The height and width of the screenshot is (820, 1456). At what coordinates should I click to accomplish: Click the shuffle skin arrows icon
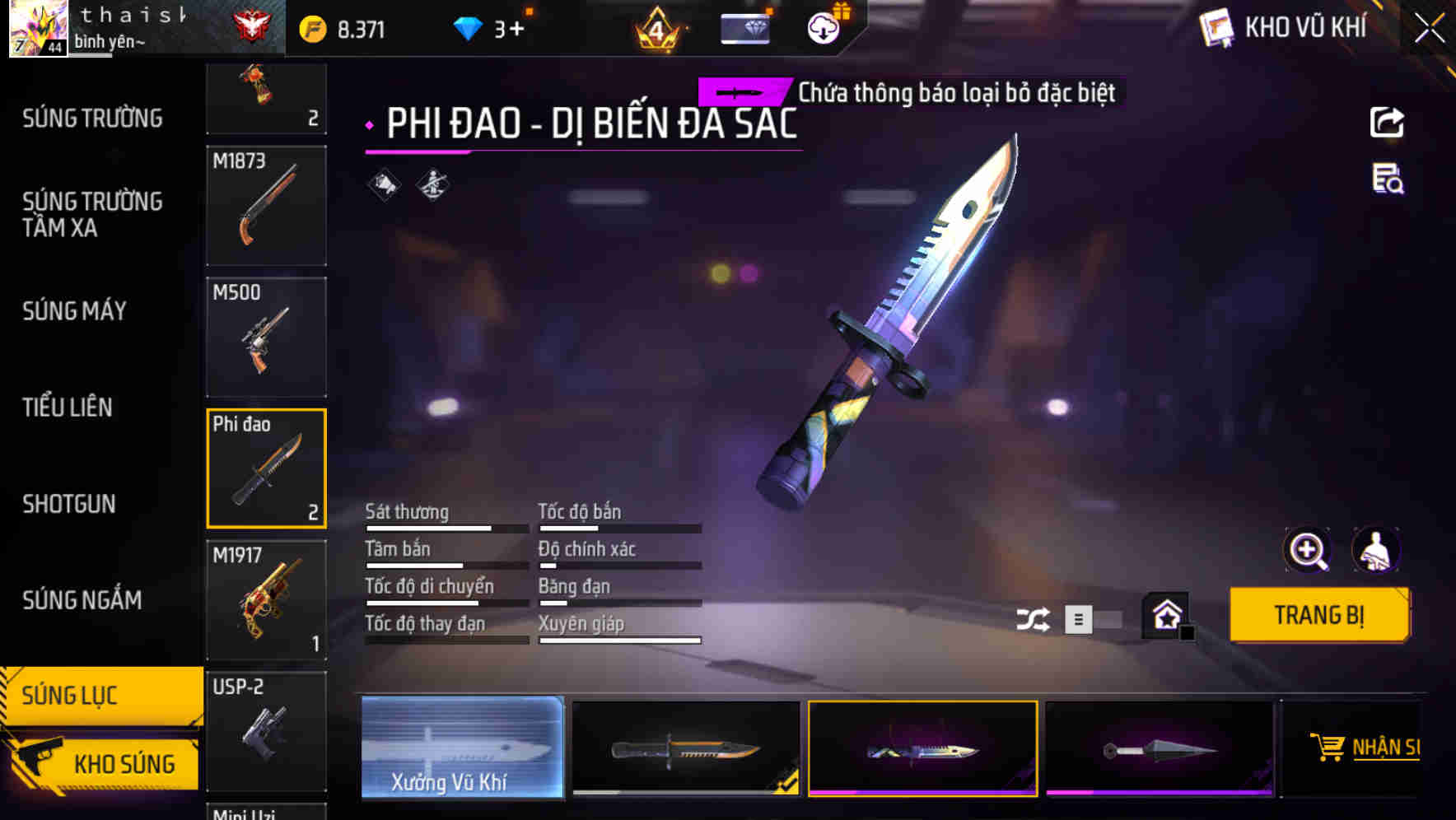coord(1034,617)
